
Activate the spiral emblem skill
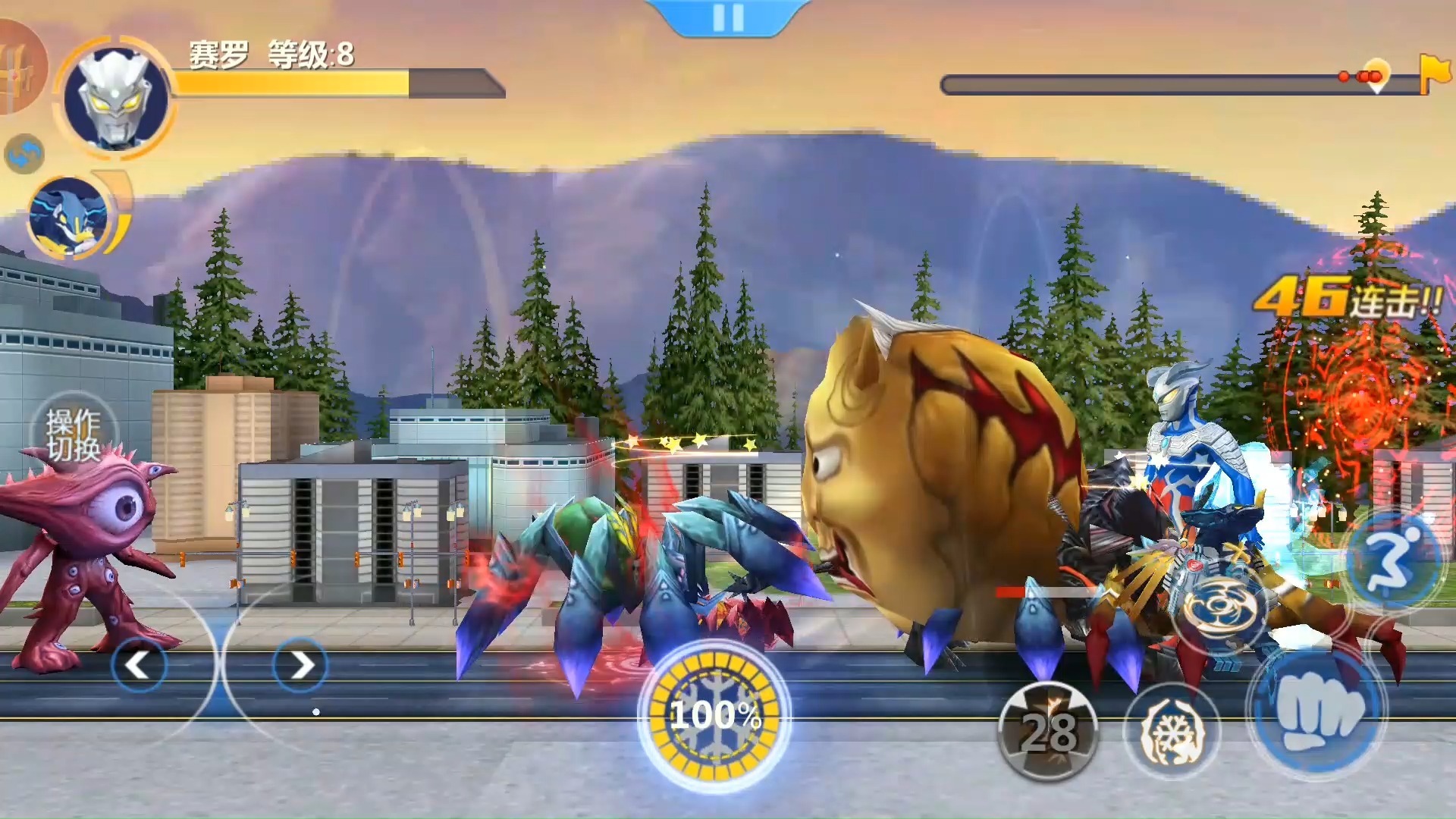(x=1219, y=607)
